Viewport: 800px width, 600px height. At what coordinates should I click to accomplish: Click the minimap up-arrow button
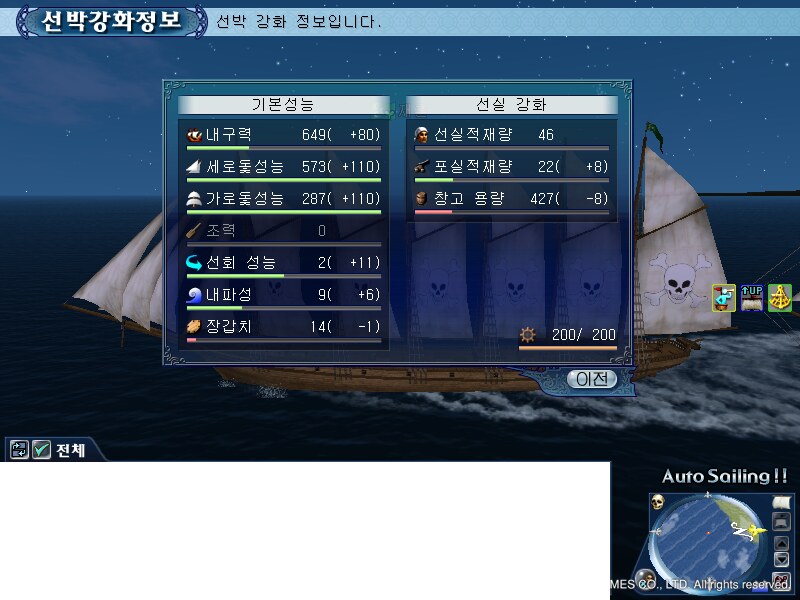[x=782, y=543]
